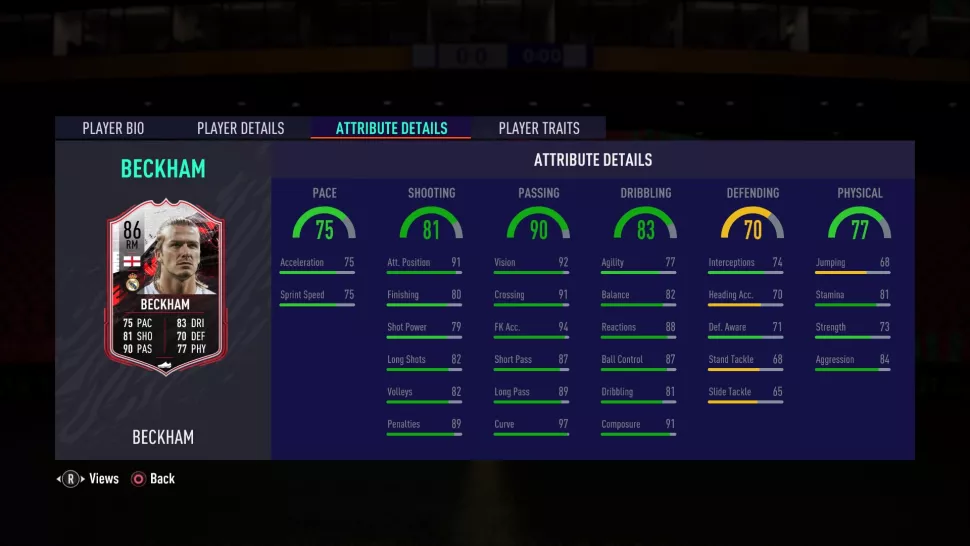970x546 pixels.
Task: Open the Player Details tab
Action: click(240, 128)
